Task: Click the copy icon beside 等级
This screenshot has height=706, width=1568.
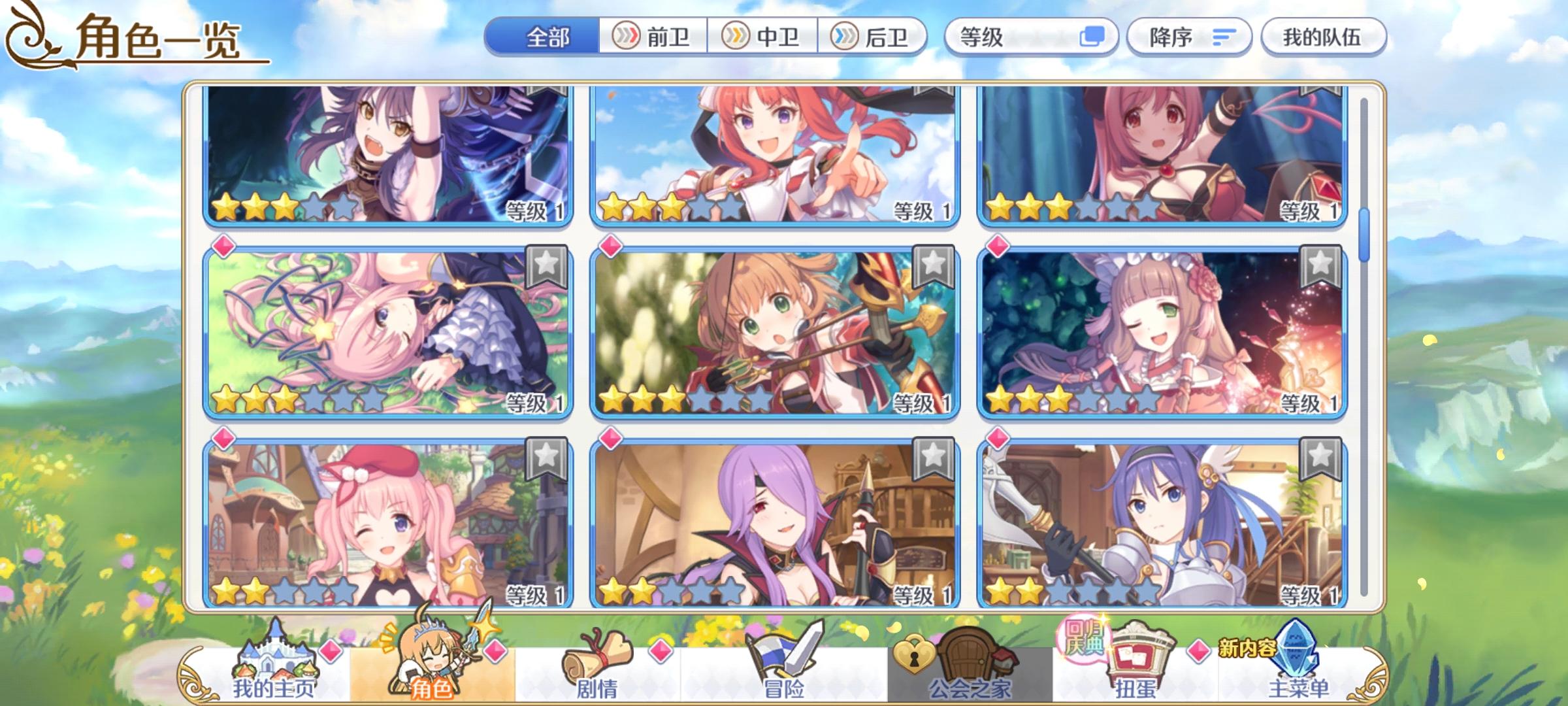Action: click(x=1092, y=37)
